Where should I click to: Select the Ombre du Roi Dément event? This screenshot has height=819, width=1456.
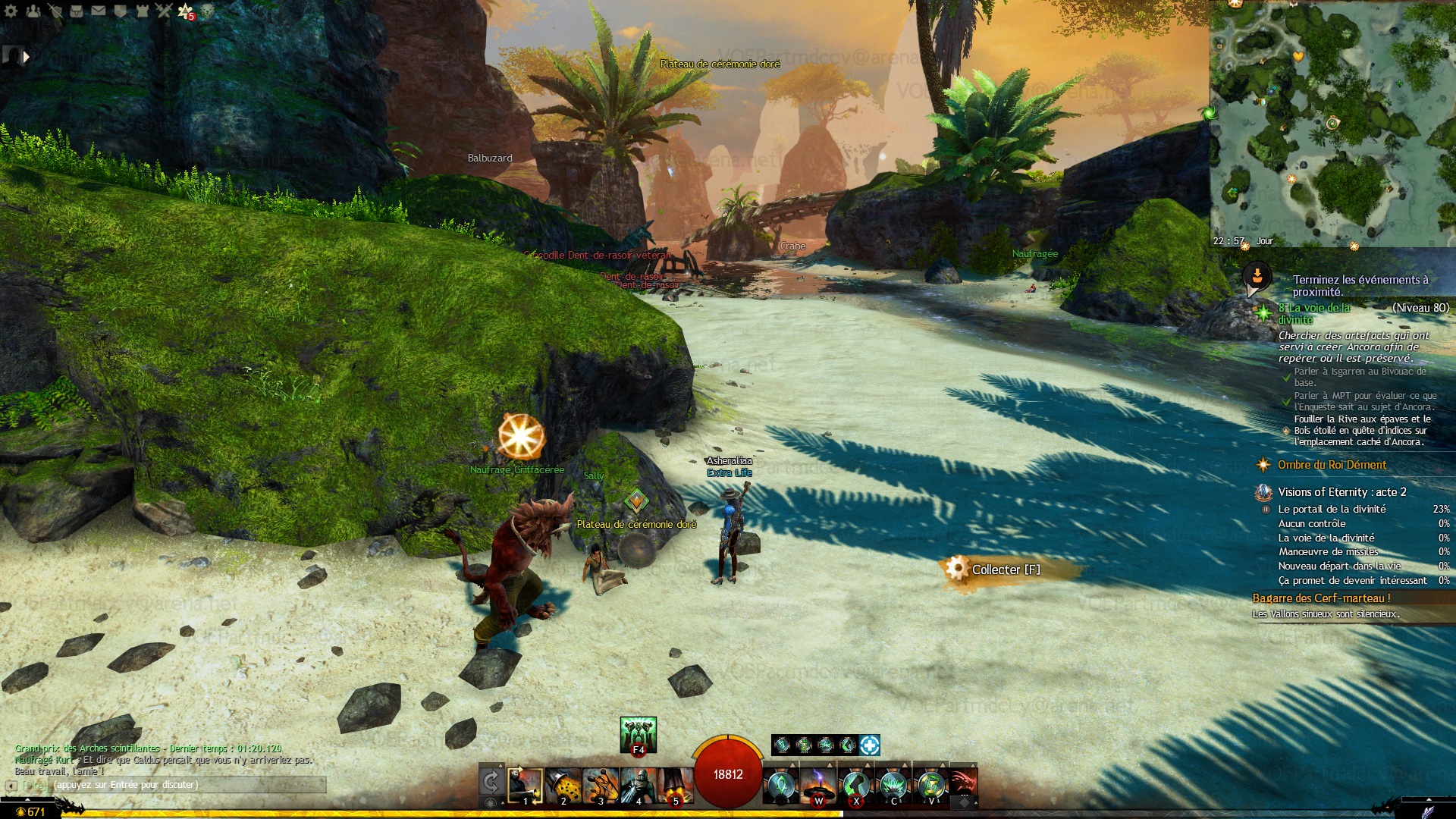(1331, 465)
